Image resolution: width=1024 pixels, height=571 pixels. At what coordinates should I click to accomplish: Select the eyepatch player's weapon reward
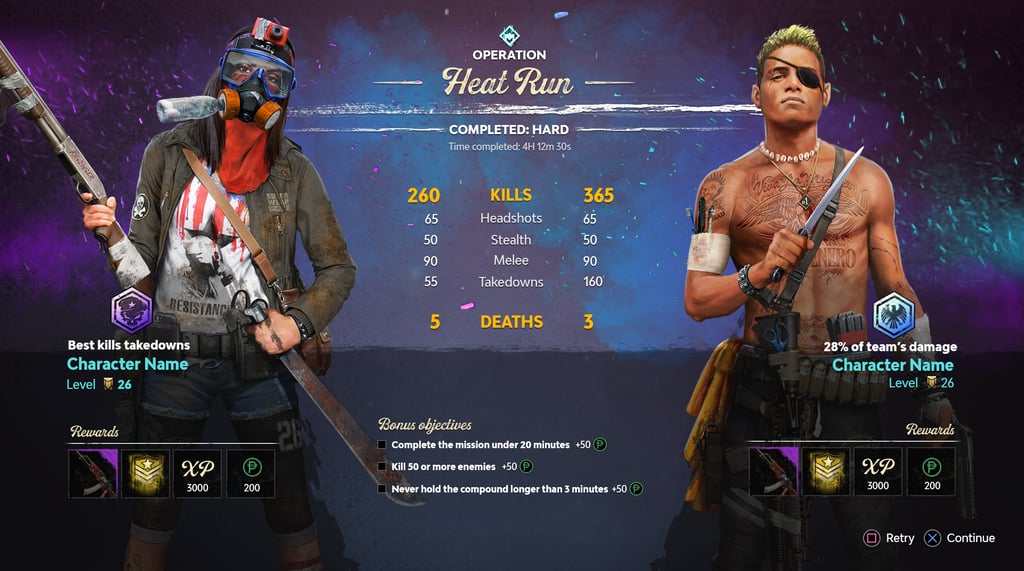773,472
